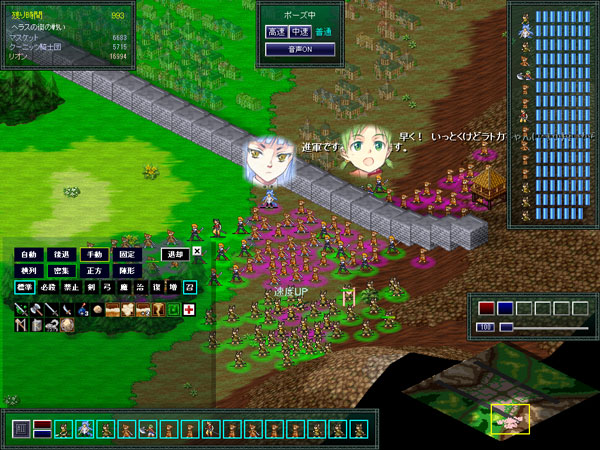Screen dimensions: 600x450
Task: Close the command panel with X
Action: [197, 252]
